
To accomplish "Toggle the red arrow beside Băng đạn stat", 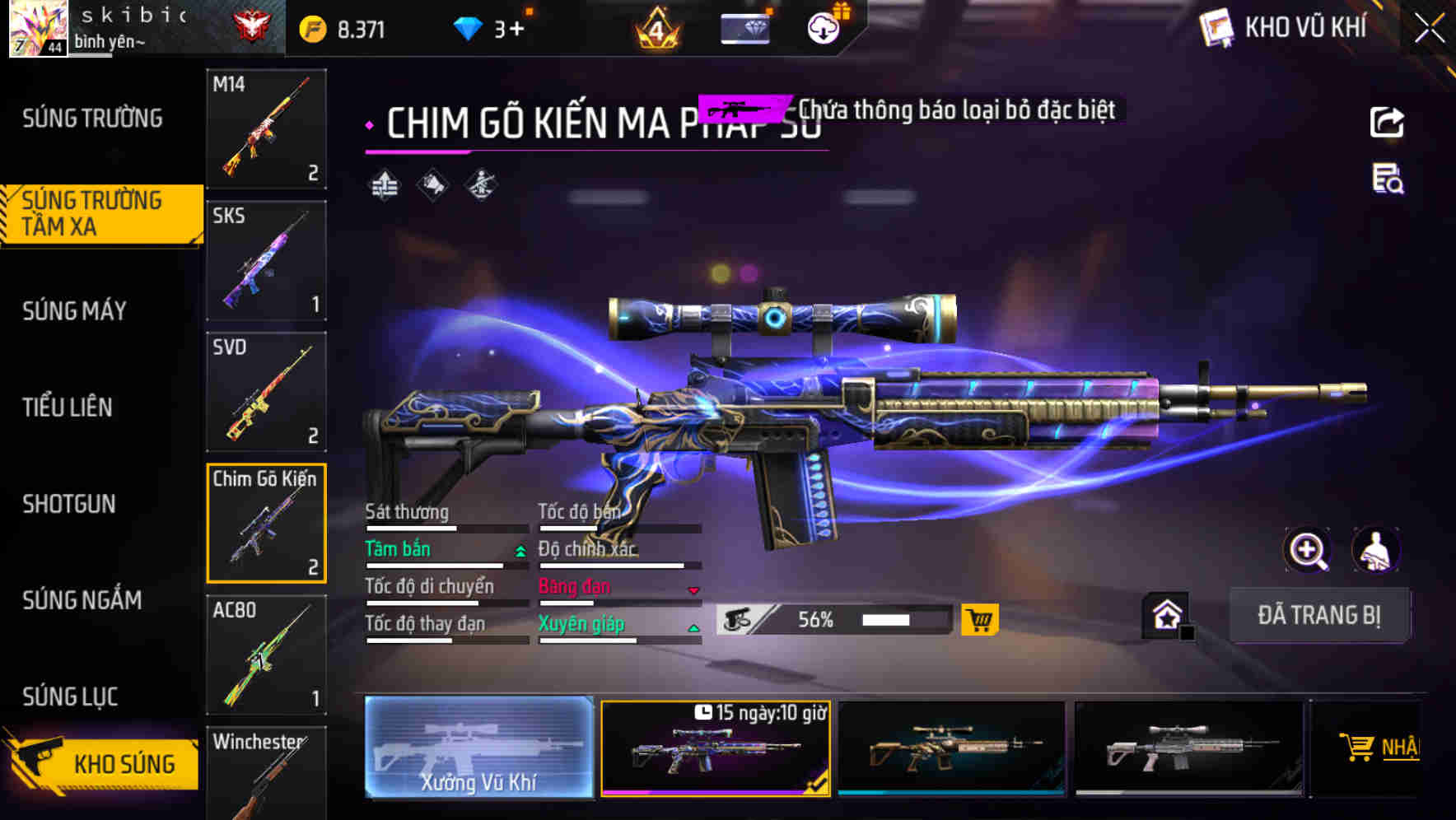I will click(694, 589).
